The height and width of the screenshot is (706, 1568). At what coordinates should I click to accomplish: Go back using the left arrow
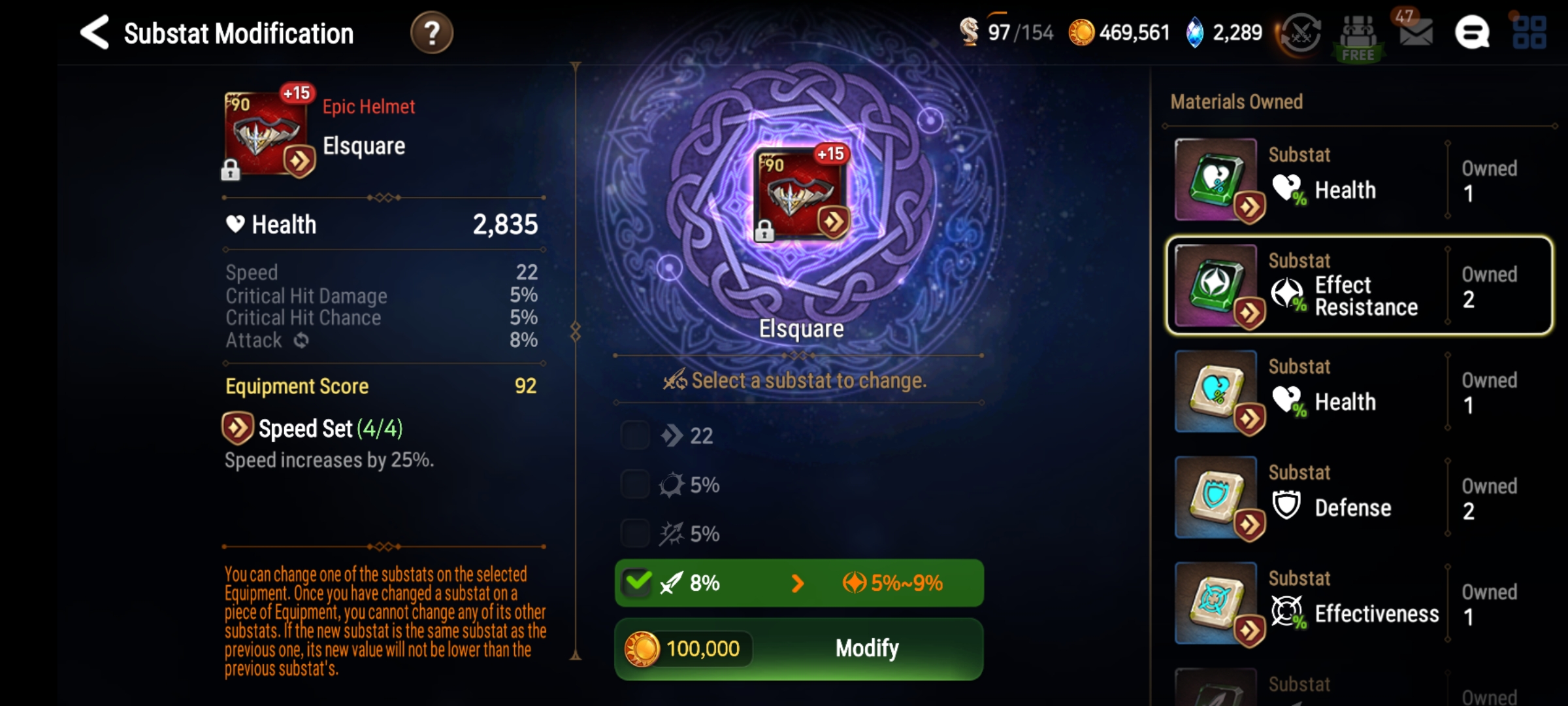click(95, 32)
